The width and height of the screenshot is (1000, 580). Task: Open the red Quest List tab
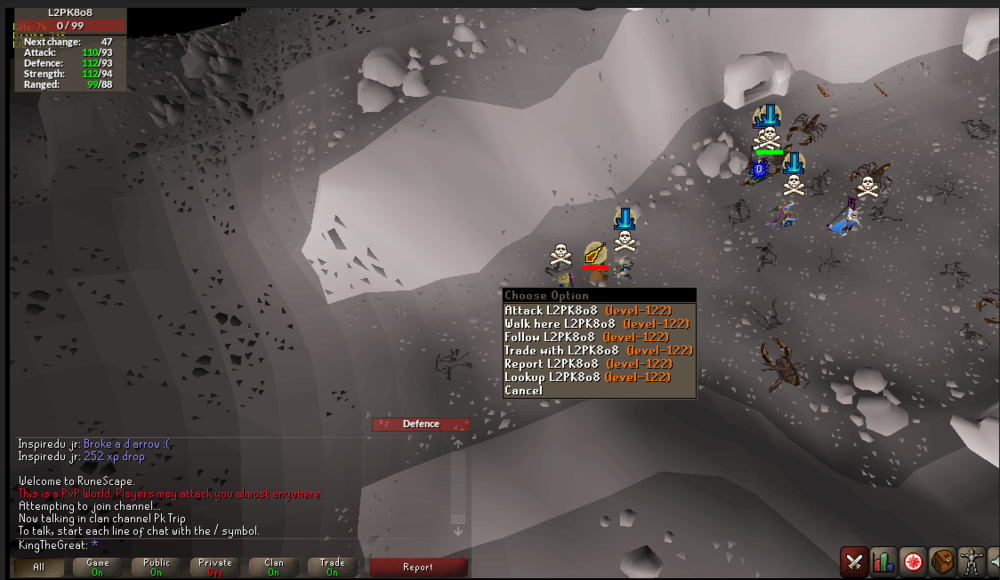point(912,561)
